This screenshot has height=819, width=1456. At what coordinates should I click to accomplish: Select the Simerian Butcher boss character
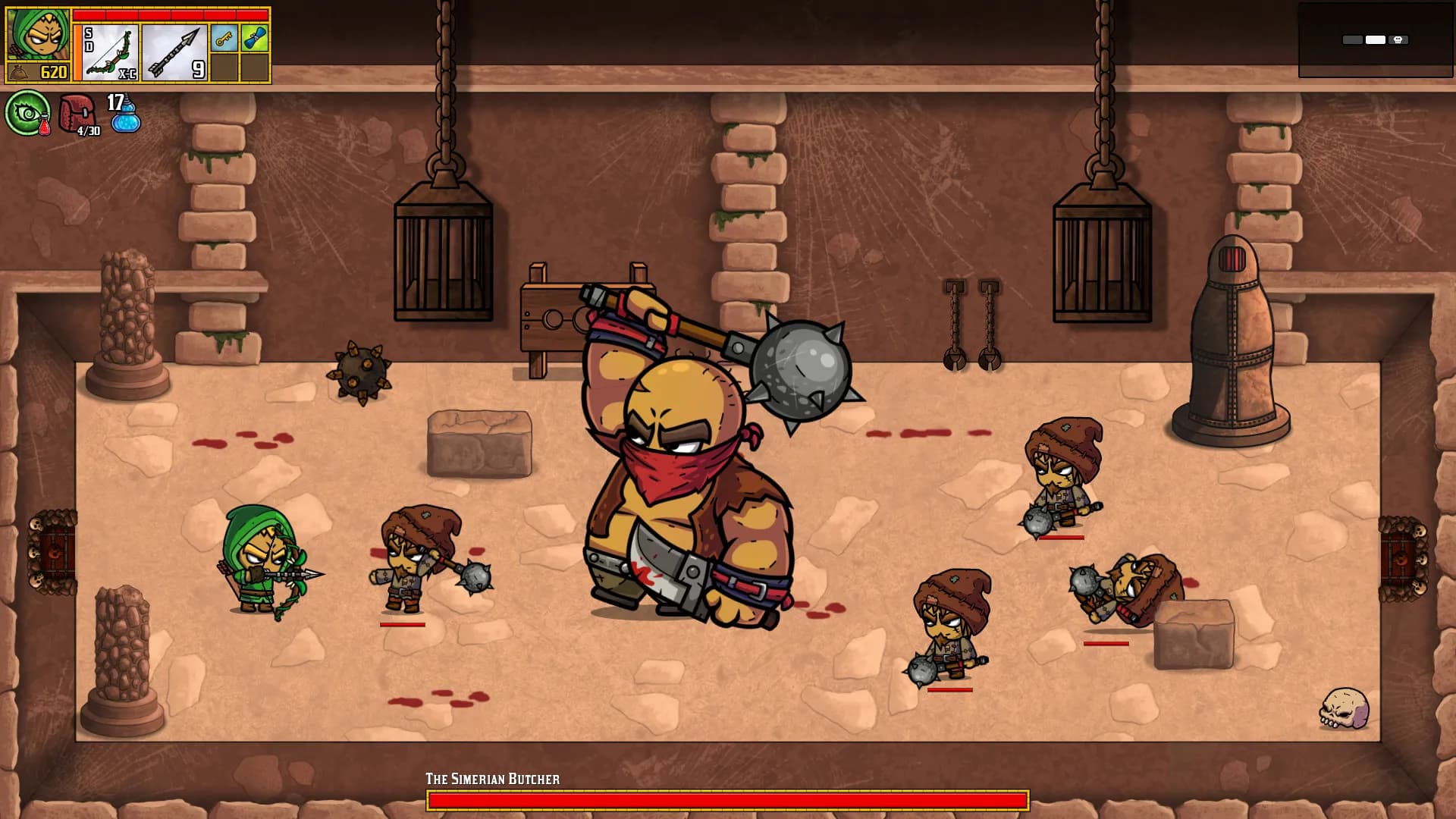point(682,493)
